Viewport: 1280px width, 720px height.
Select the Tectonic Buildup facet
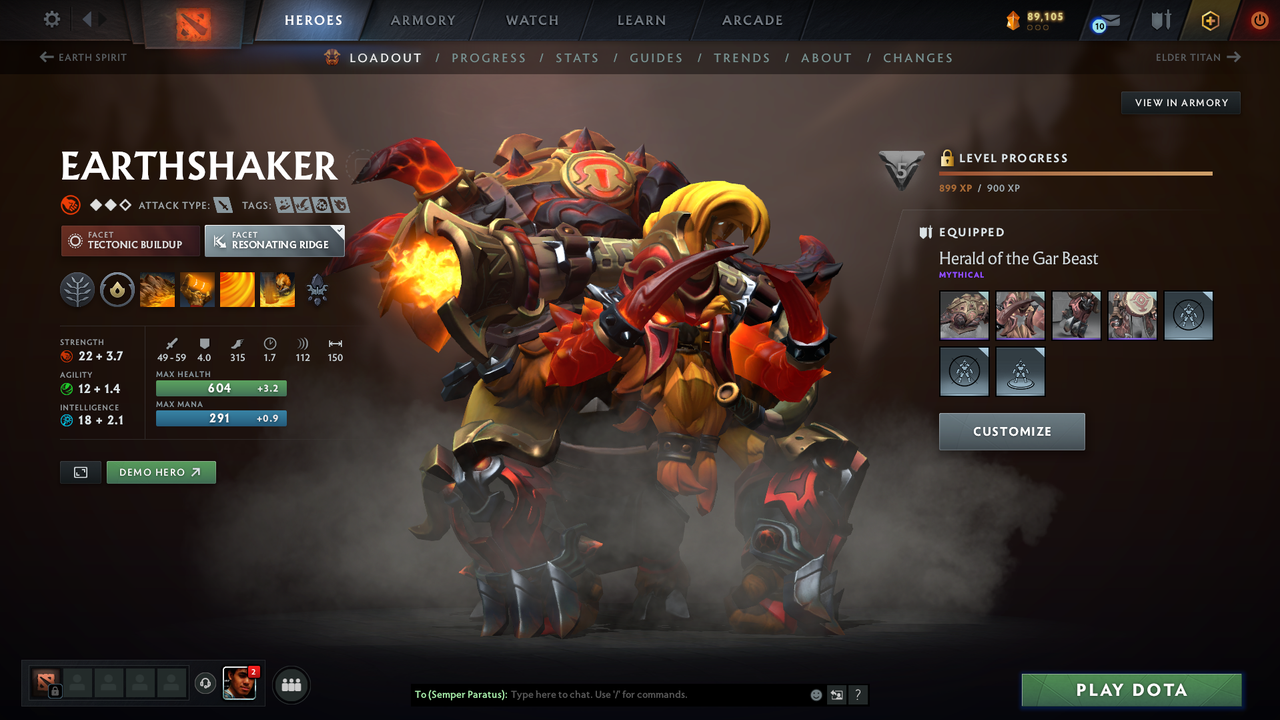pos(130,241)
